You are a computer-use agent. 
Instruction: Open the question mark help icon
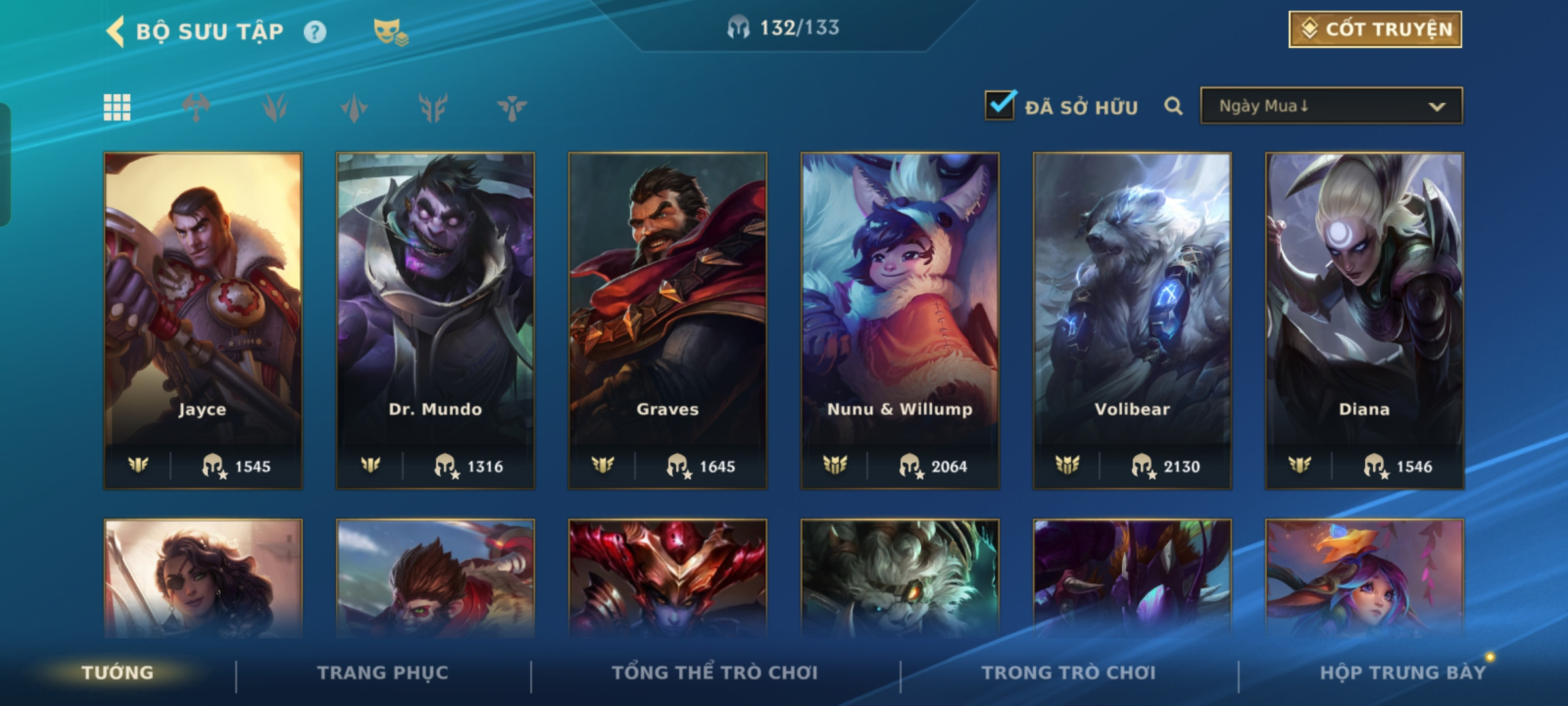coord(315,31)
